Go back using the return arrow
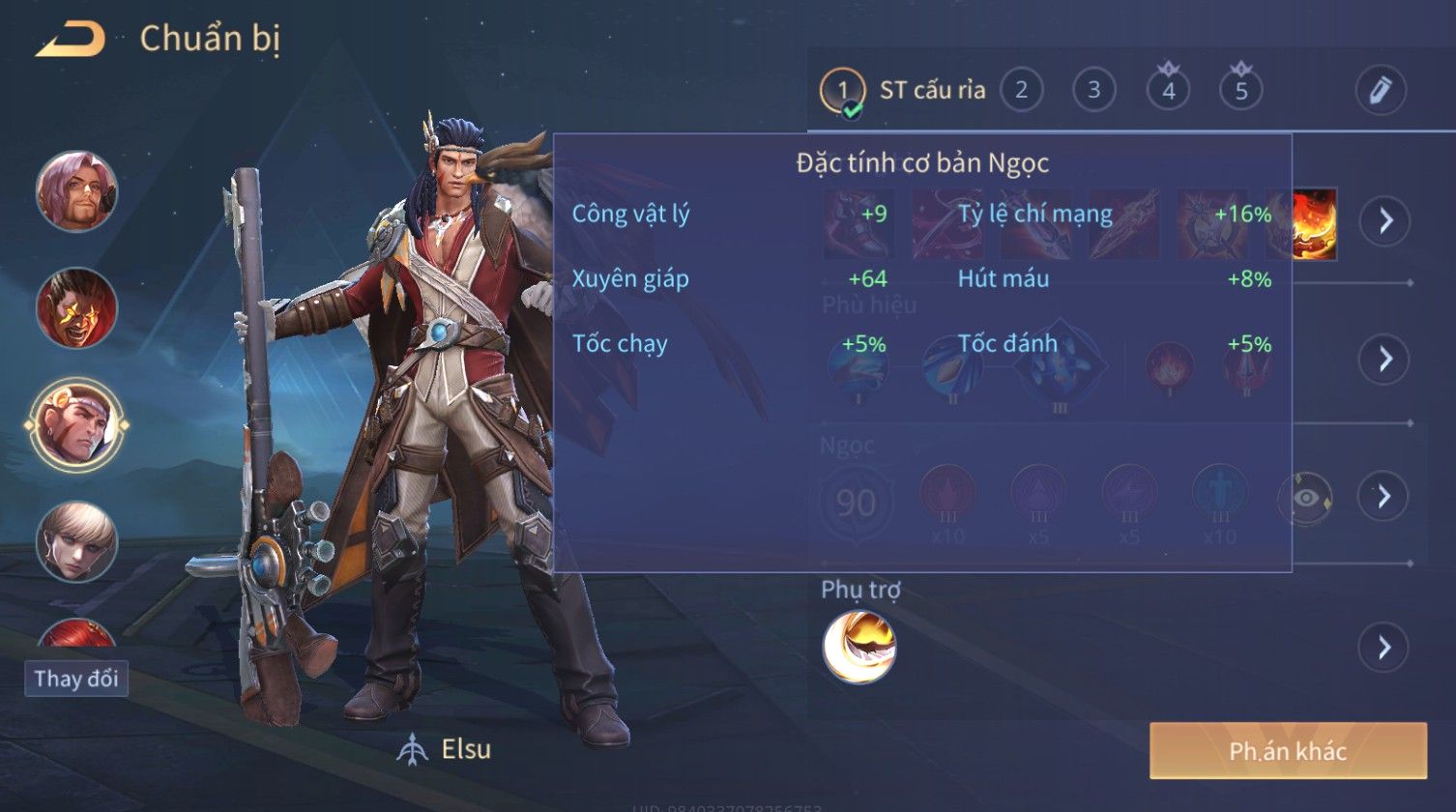1456x812 pixels. (70, 40)
